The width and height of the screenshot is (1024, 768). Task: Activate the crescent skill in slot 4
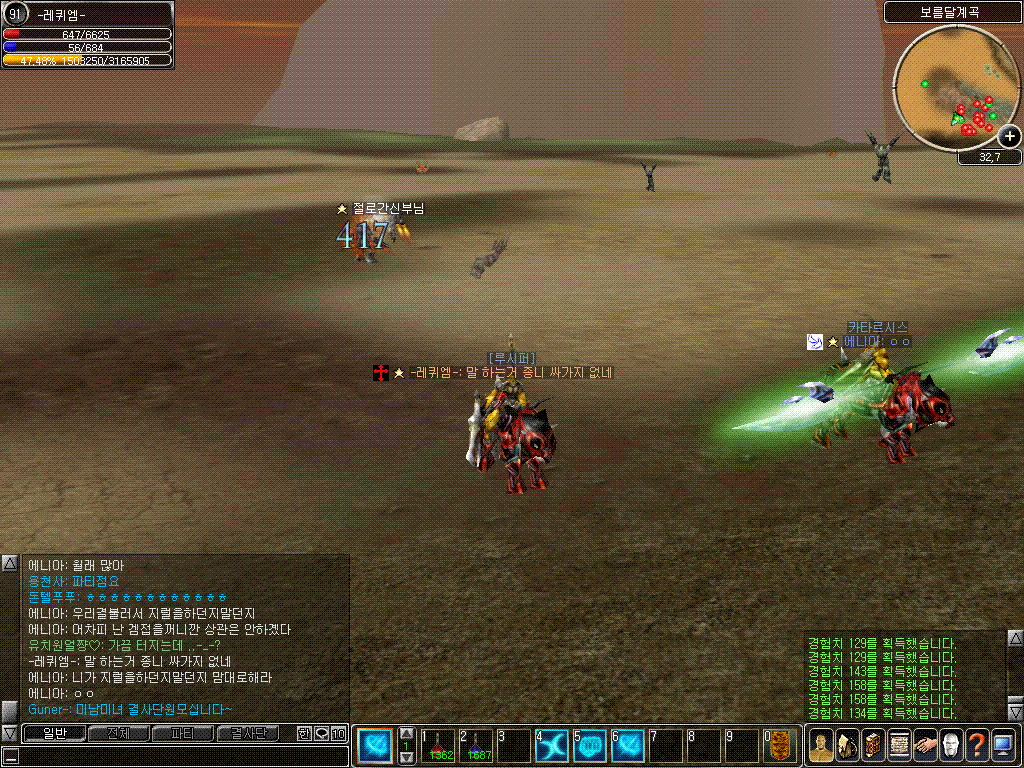[x=552, y=745]
